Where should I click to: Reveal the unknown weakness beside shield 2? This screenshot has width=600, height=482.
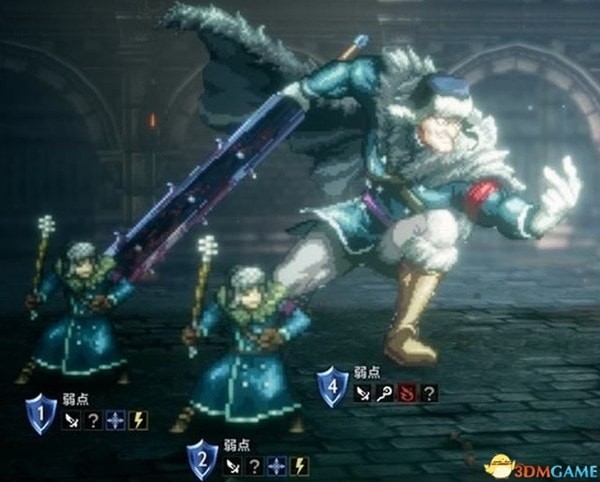(x=255, y=465)
